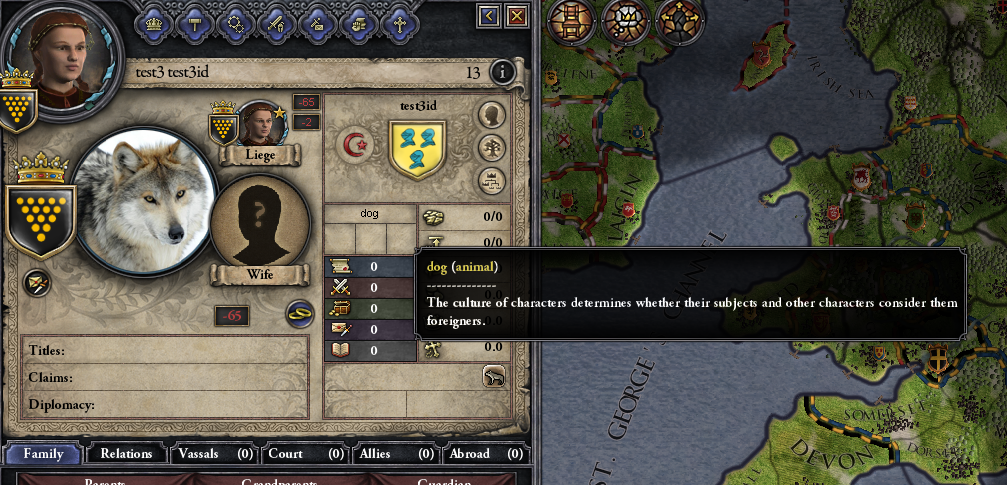Open the crown realm tab icon

[153, 21]
